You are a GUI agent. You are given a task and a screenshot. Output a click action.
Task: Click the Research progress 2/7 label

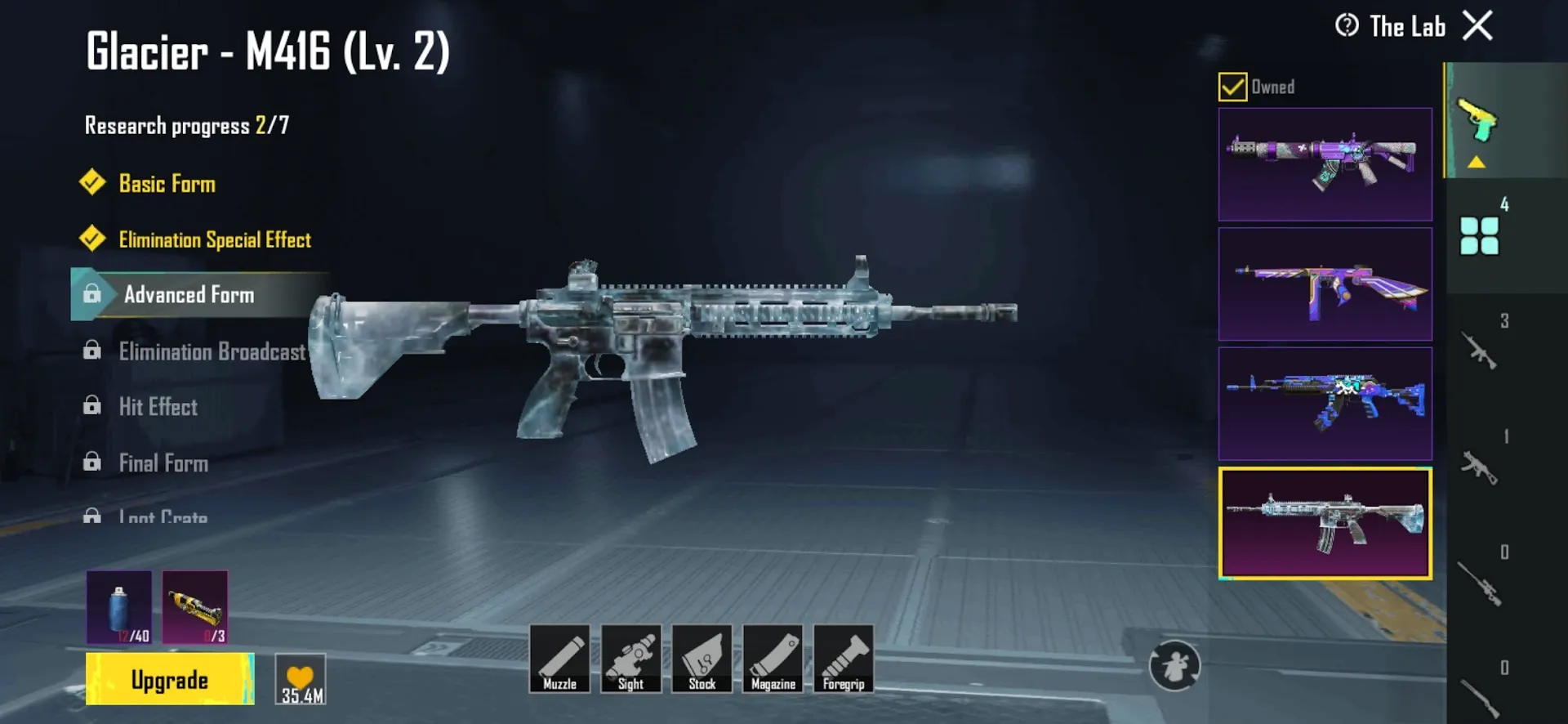[x=188, y=125]
